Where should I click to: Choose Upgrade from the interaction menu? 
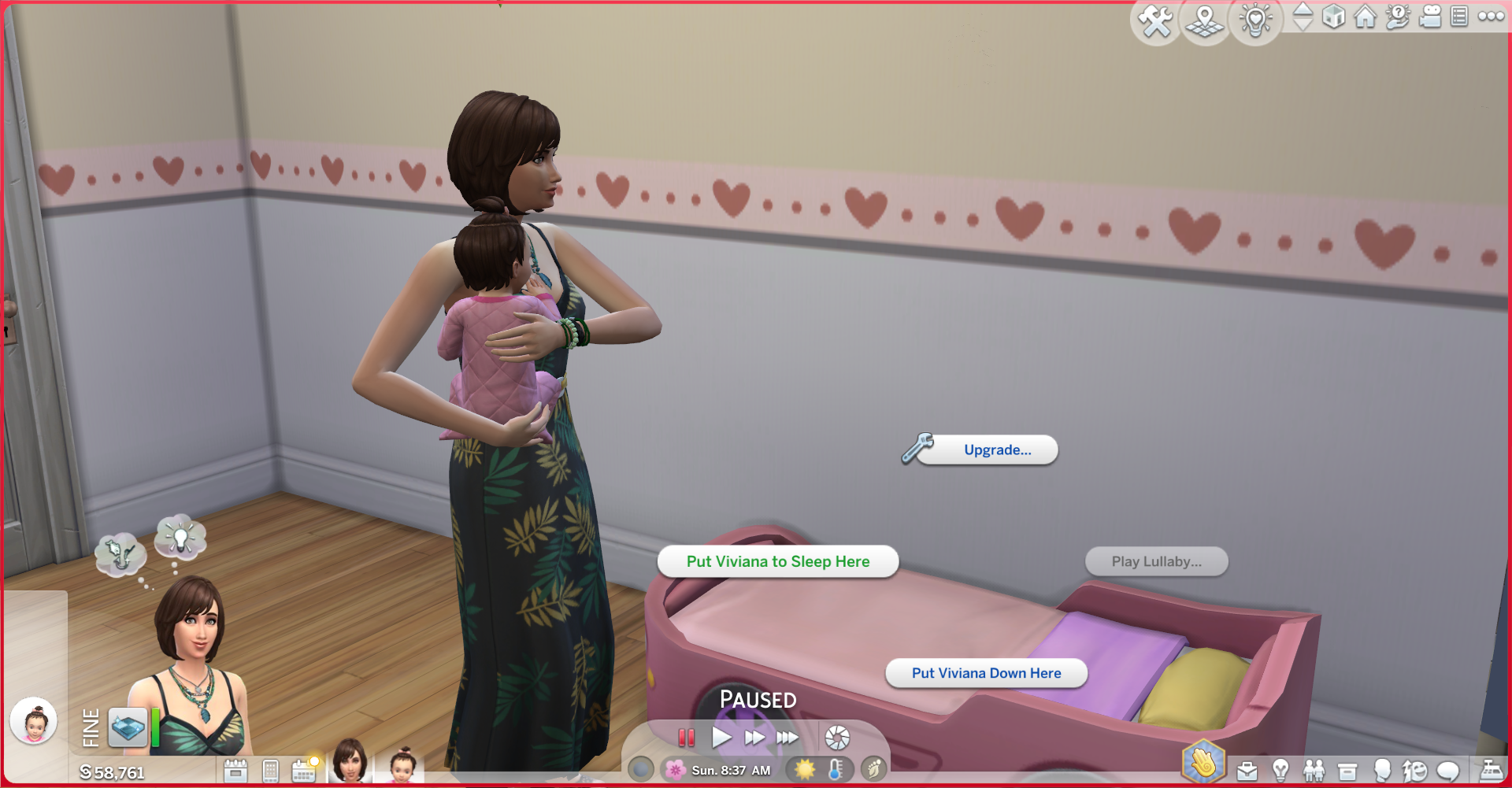(996, 449)
